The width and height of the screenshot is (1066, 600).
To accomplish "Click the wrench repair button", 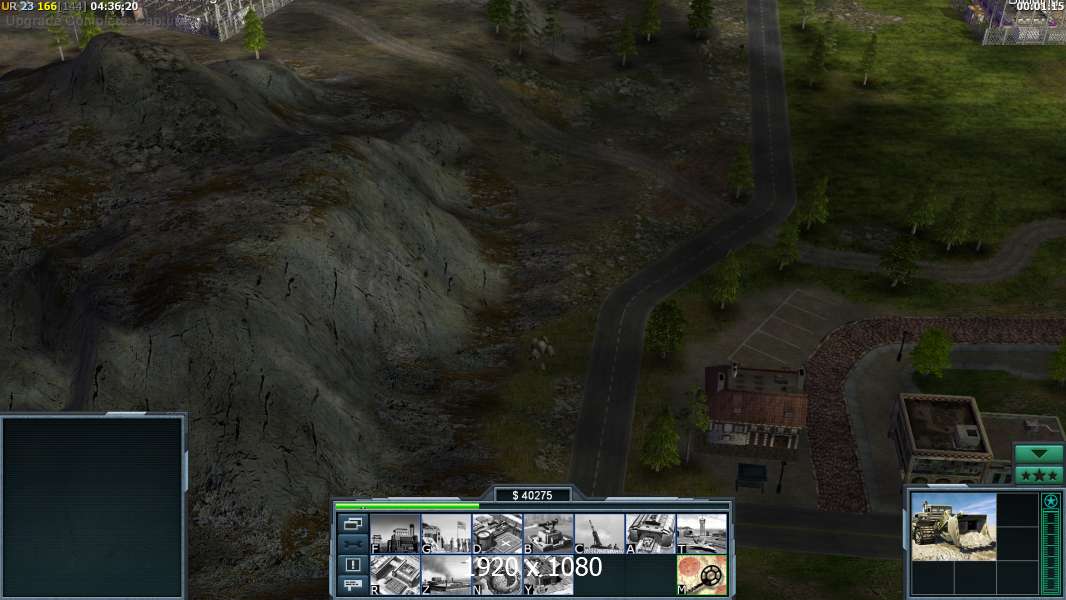I will pyautogui.click(x=352, y=544).
